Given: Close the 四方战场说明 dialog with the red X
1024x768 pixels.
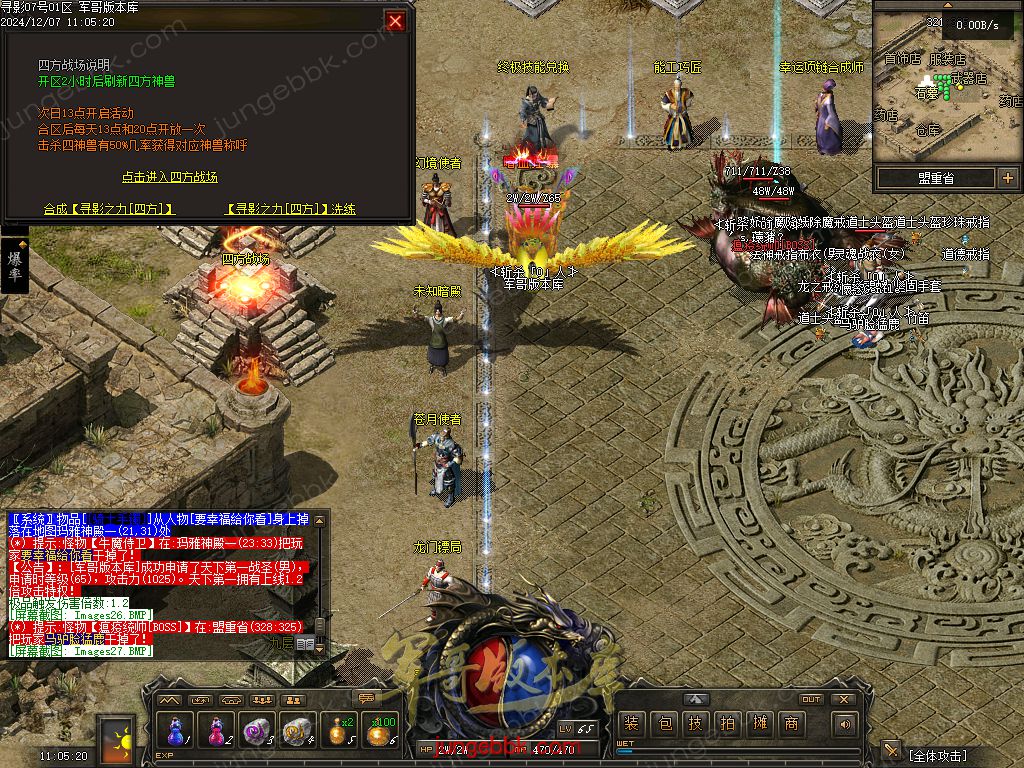Looking at the screenshot, I should pos(396,21).
